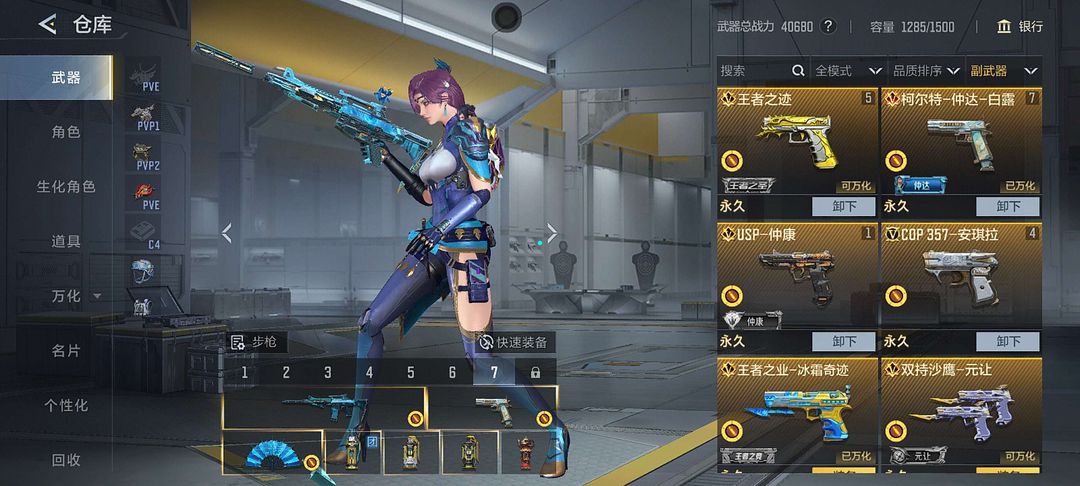The height and width of the screenshot is (486, 1080).
Task: Open the 副武器 weapon type dropdown
Action: [1003, 71]
